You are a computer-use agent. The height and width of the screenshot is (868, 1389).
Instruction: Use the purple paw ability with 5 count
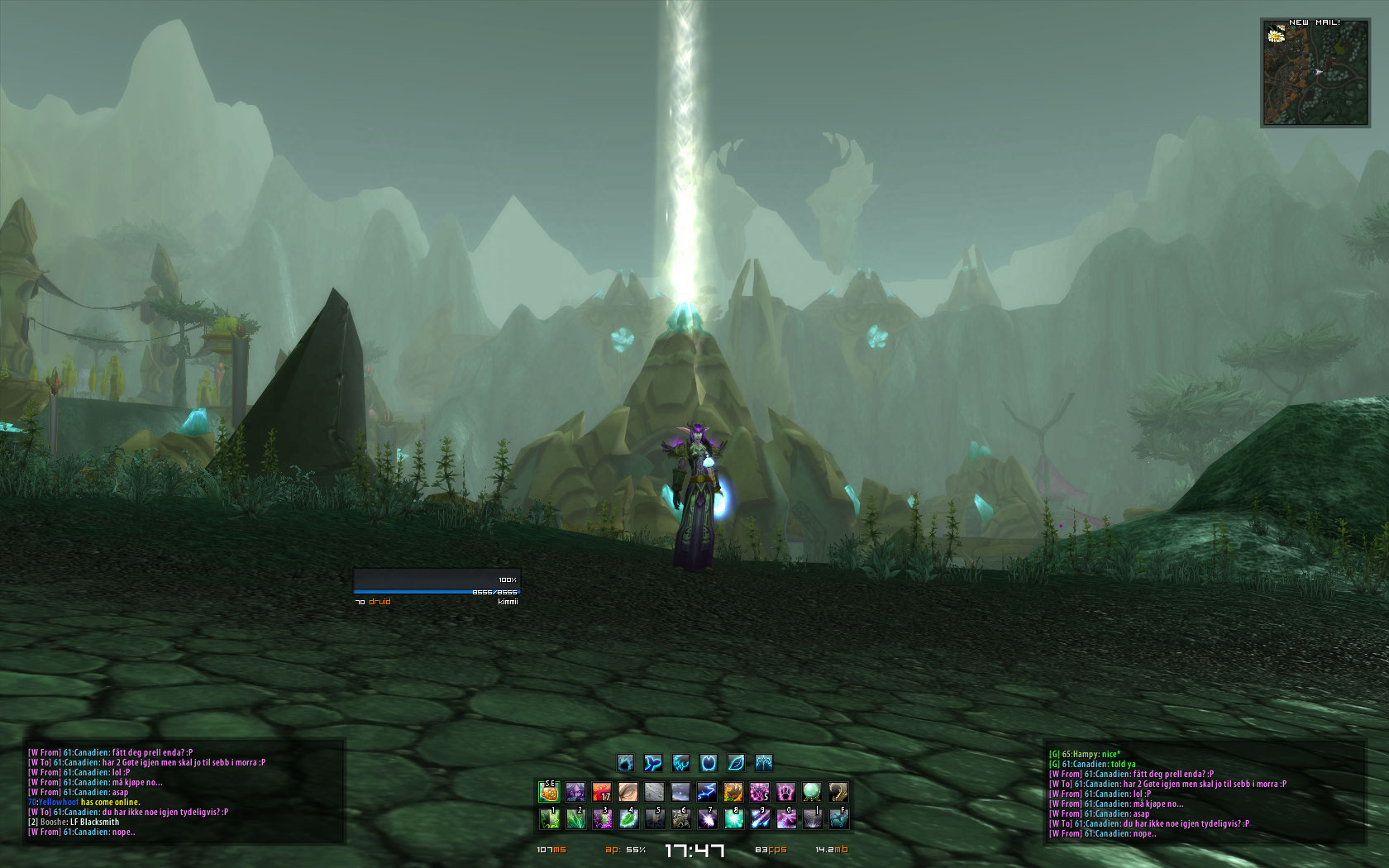(759, 793)
